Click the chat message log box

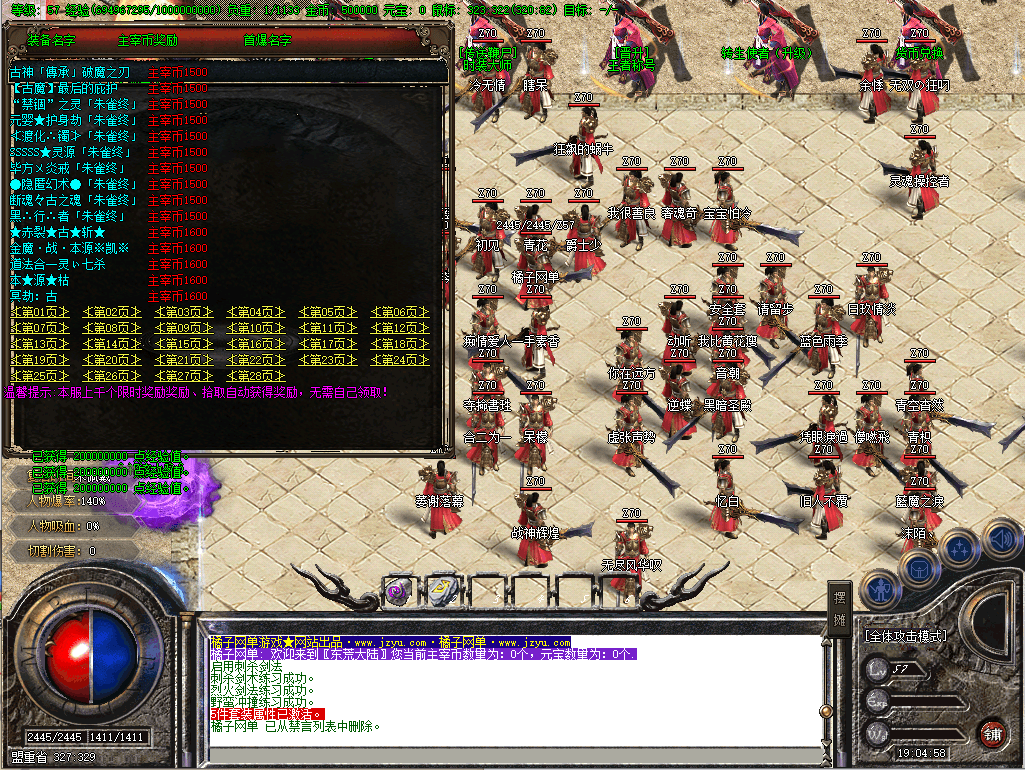[x=510, y=690]
